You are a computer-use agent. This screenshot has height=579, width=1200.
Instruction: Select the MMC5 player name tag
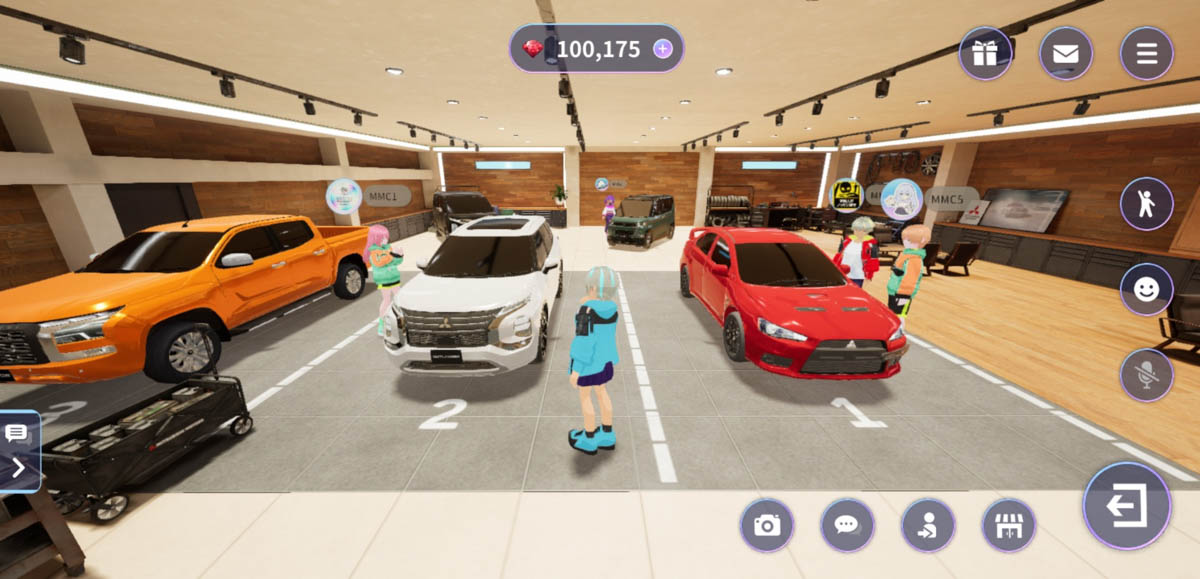950,198
